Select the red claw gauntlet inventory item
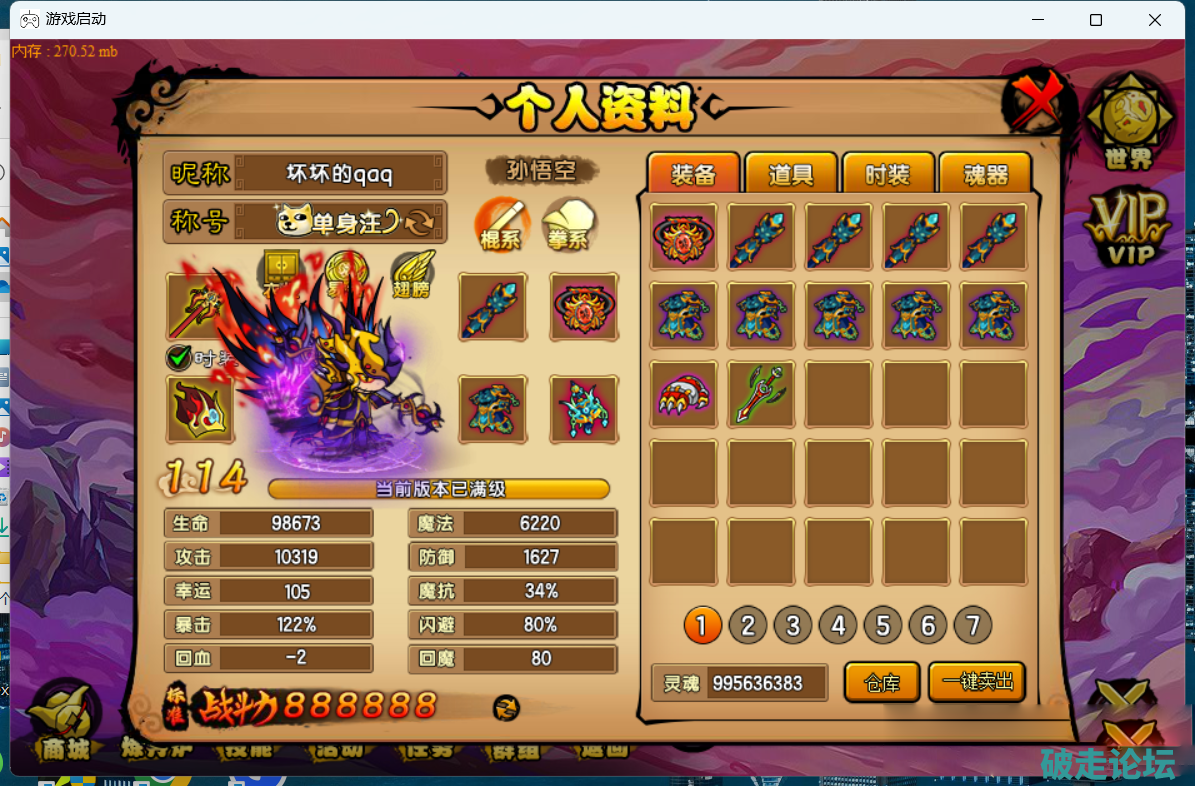Viewport: 1195px width, 786px height. [x=684, y=394]
